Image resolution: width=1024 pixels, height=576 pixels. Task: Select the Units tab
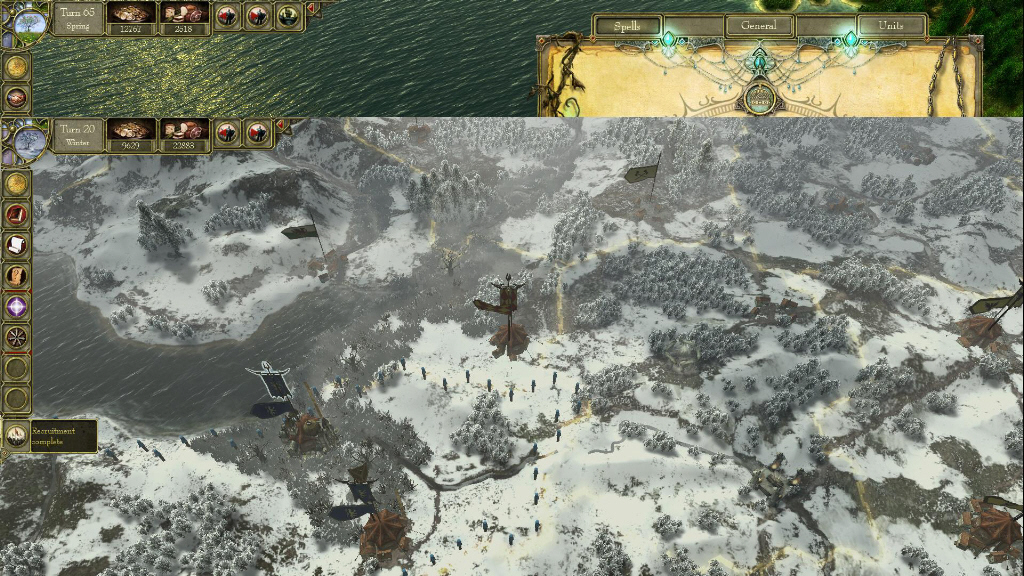pos(890,26)
